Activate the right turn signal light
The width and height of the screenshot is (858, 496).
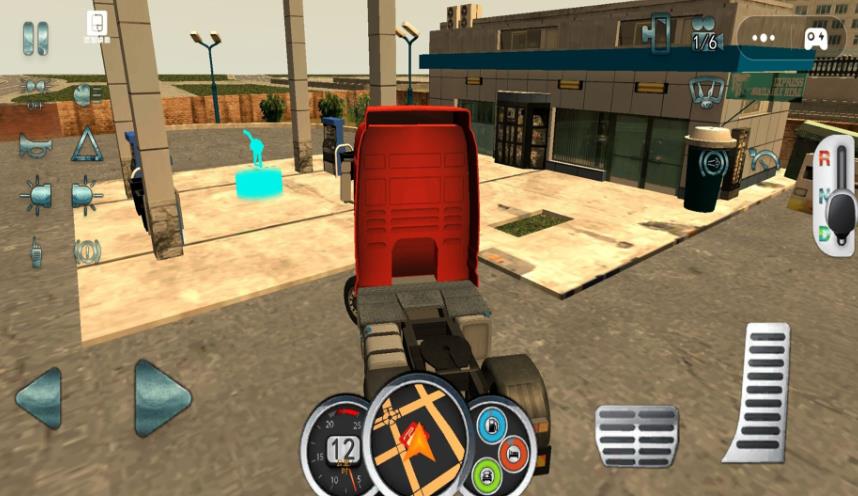[87, 194]
